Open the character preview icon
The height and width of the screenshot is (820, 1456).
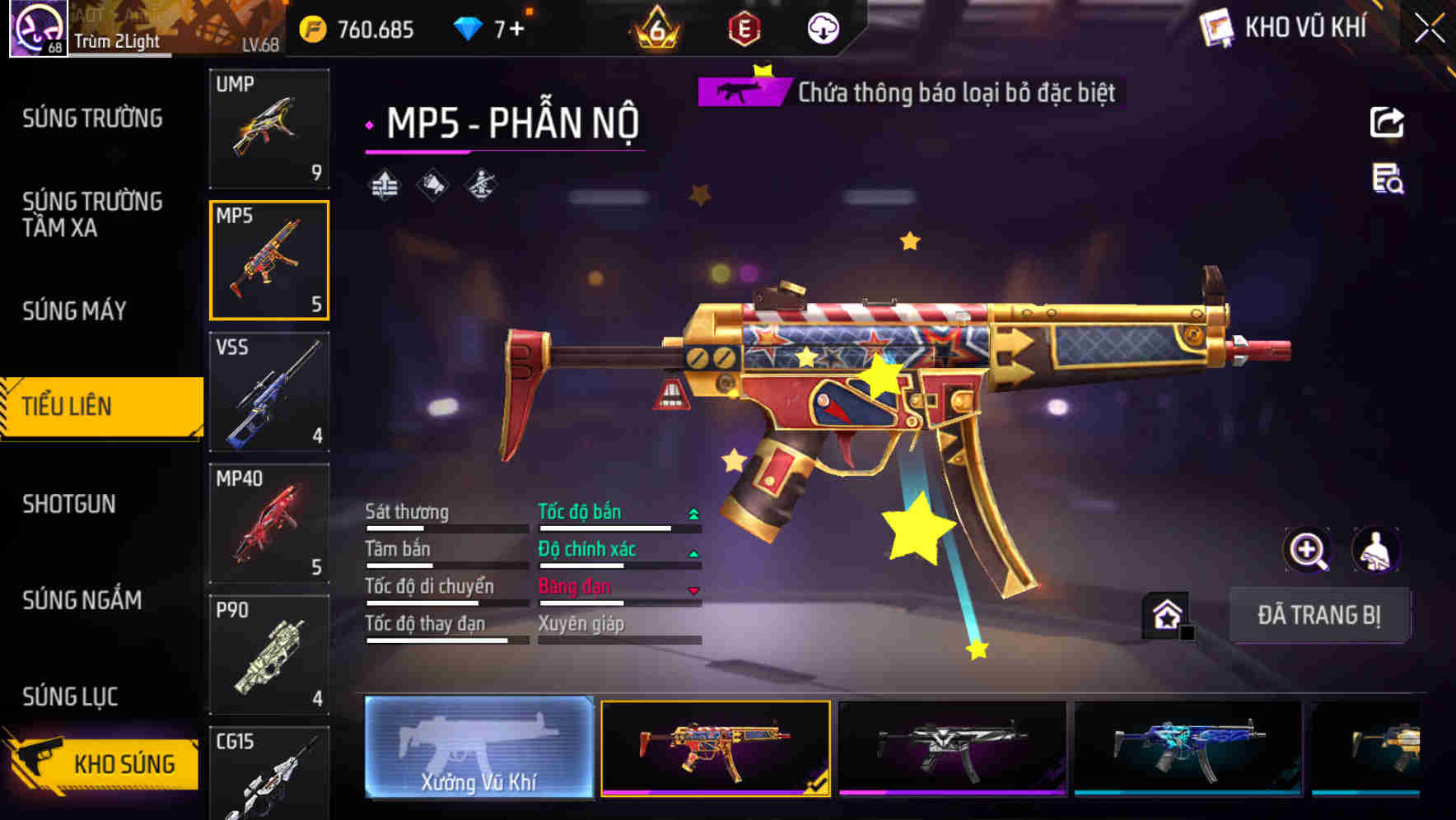click(1375, 550)
